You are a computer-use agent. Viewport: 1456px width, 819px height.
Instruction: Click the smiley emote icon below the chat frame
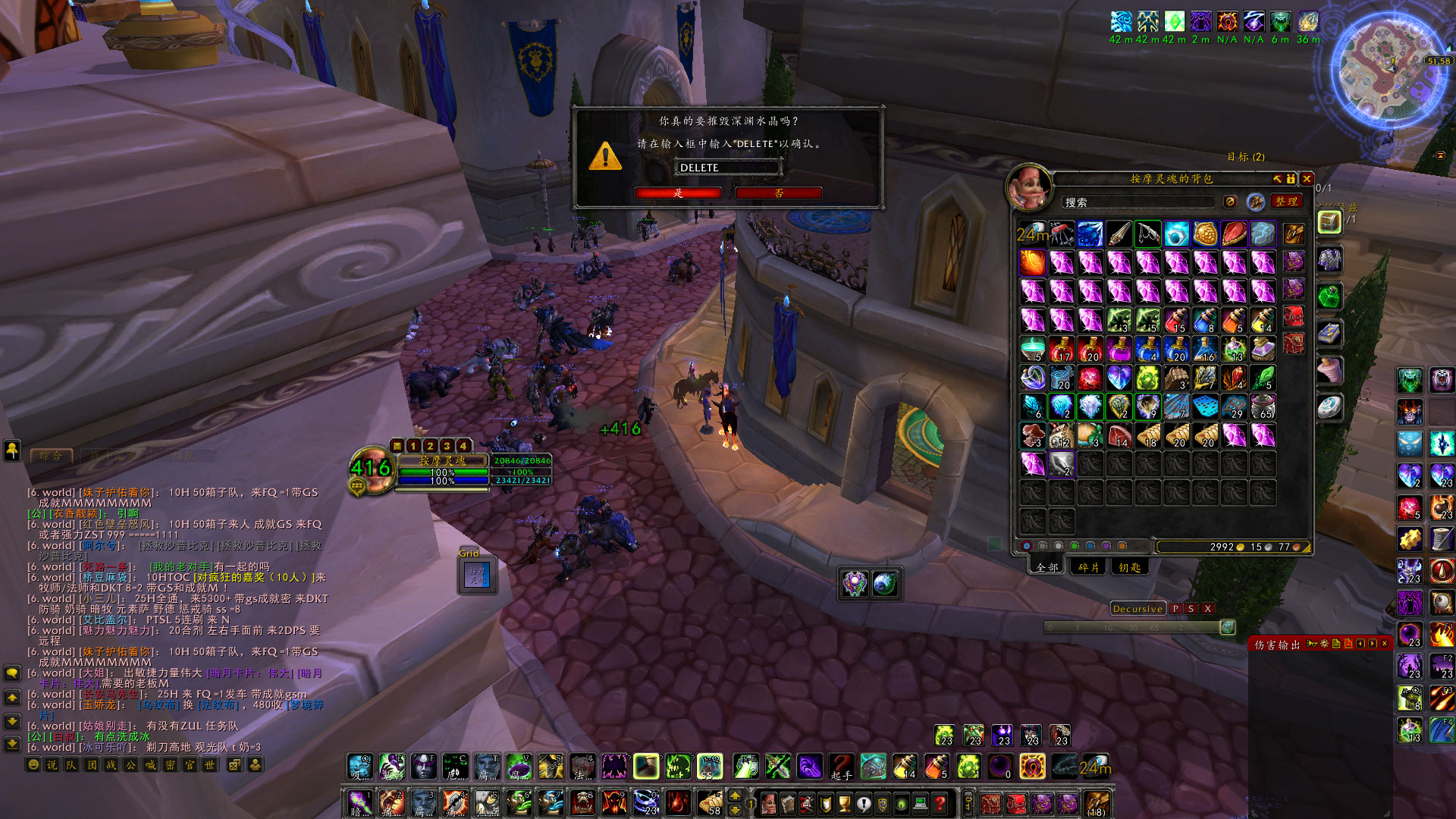32,766
